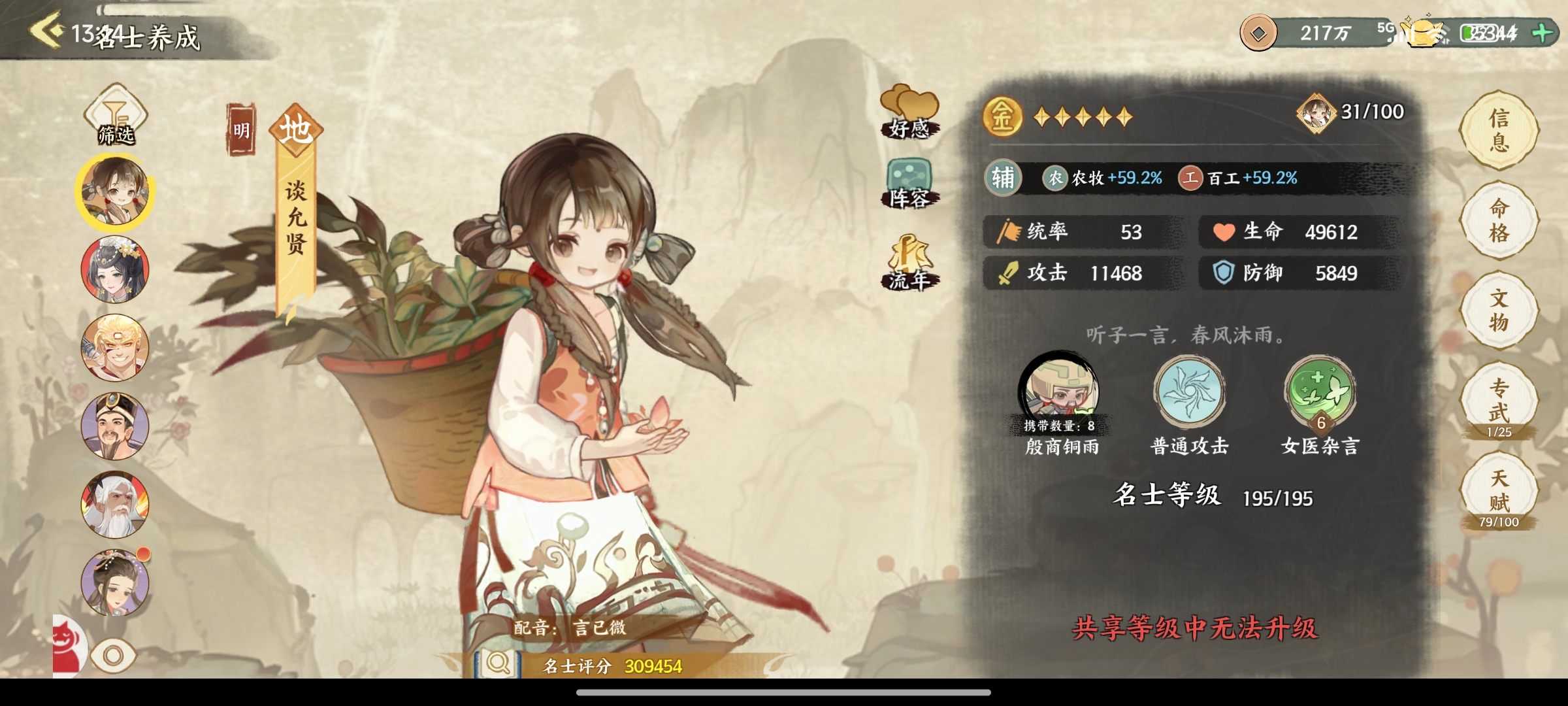
Task: Switch to the 天赋 talent tab
Action: point(1499,492)
